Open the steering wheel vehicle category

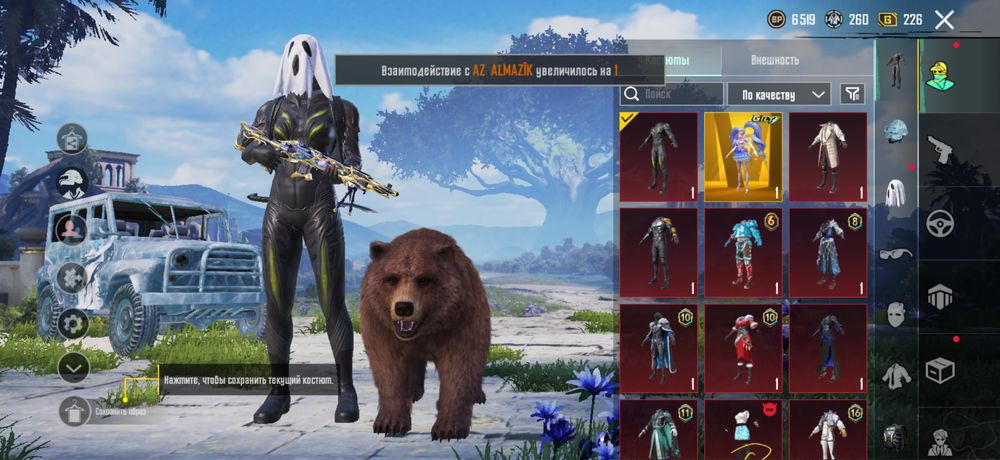[x=940, y=222]
